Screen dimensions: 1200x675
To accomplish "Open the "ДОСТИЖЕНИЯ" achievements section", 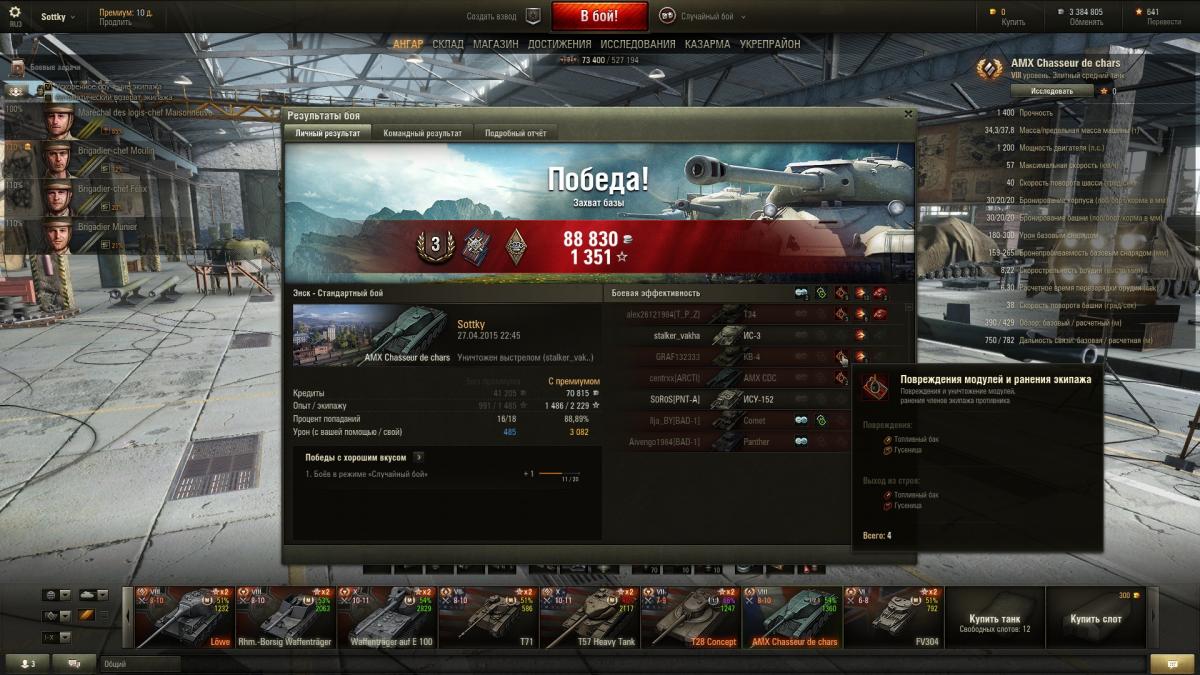I will 560,44.
